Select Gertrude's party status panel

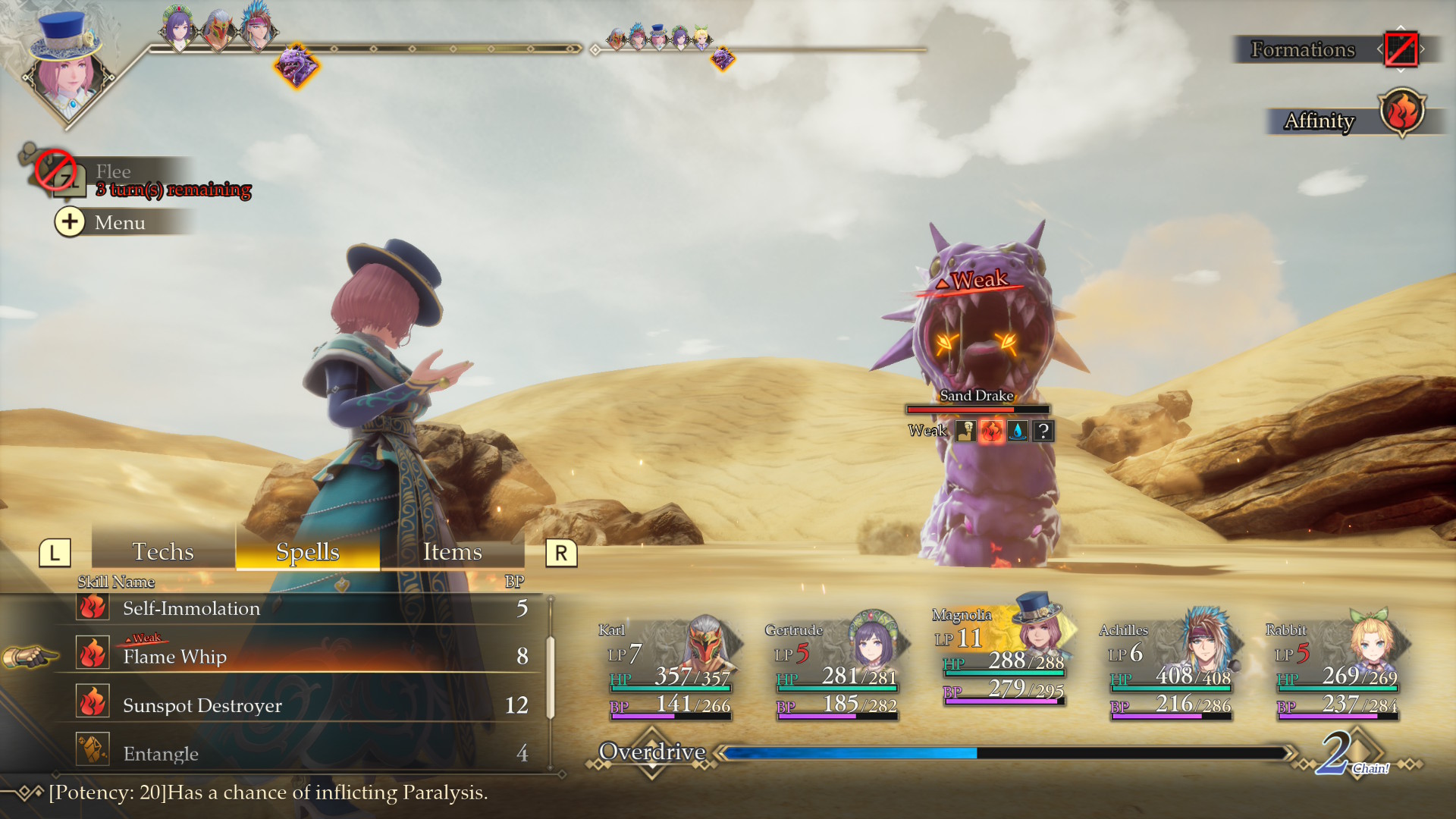836,667
